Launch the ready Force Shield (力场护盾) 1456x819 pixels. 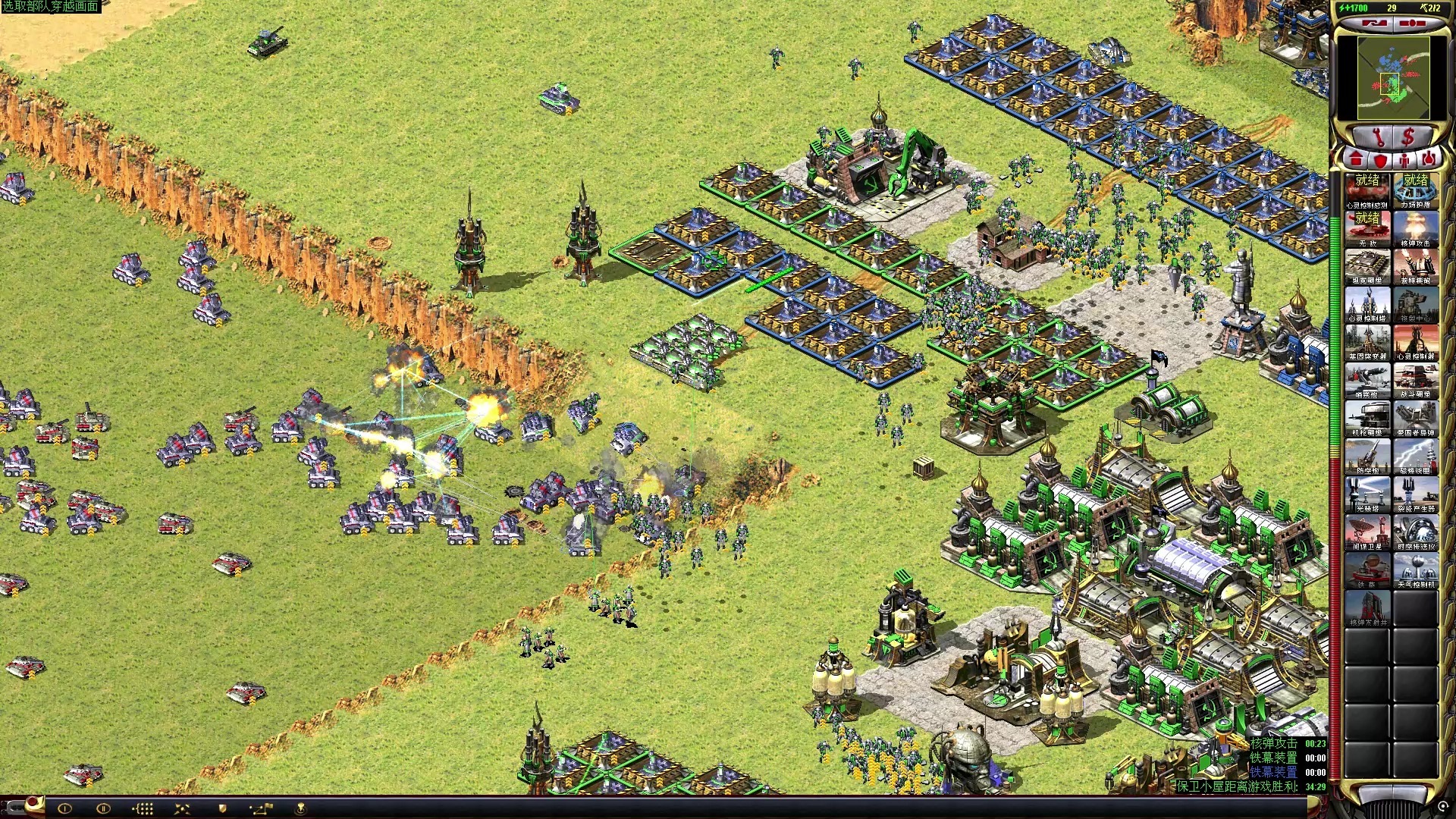click(1415, 190)
